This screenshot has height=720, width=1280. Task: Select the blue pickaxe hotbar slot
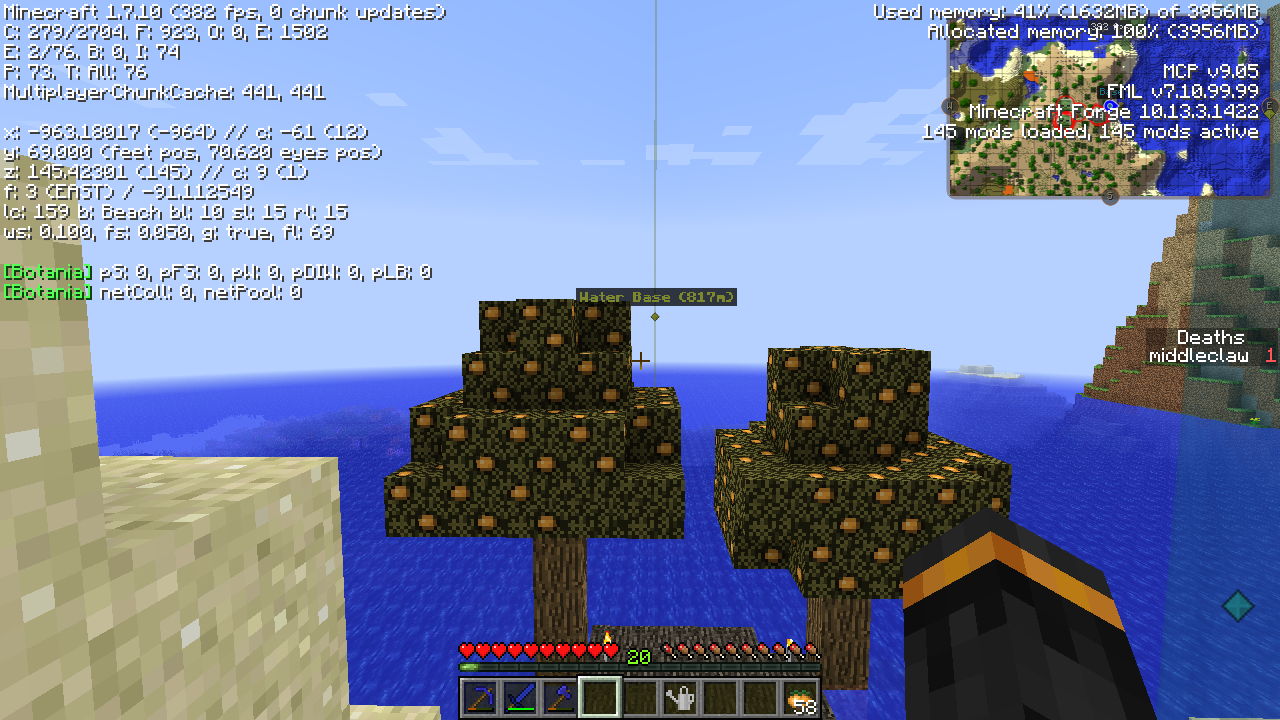coord(479,697)
